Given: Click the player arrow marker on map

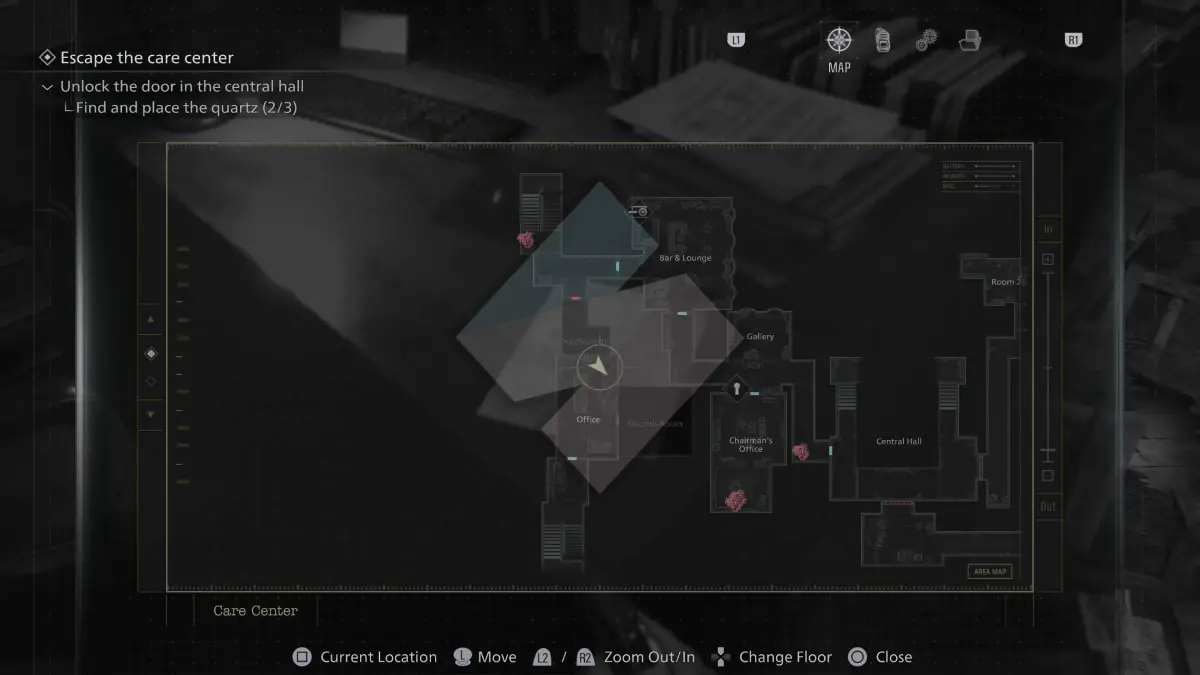Looking at the screenshot, I should pyautogui.click(x=599, y=367).
